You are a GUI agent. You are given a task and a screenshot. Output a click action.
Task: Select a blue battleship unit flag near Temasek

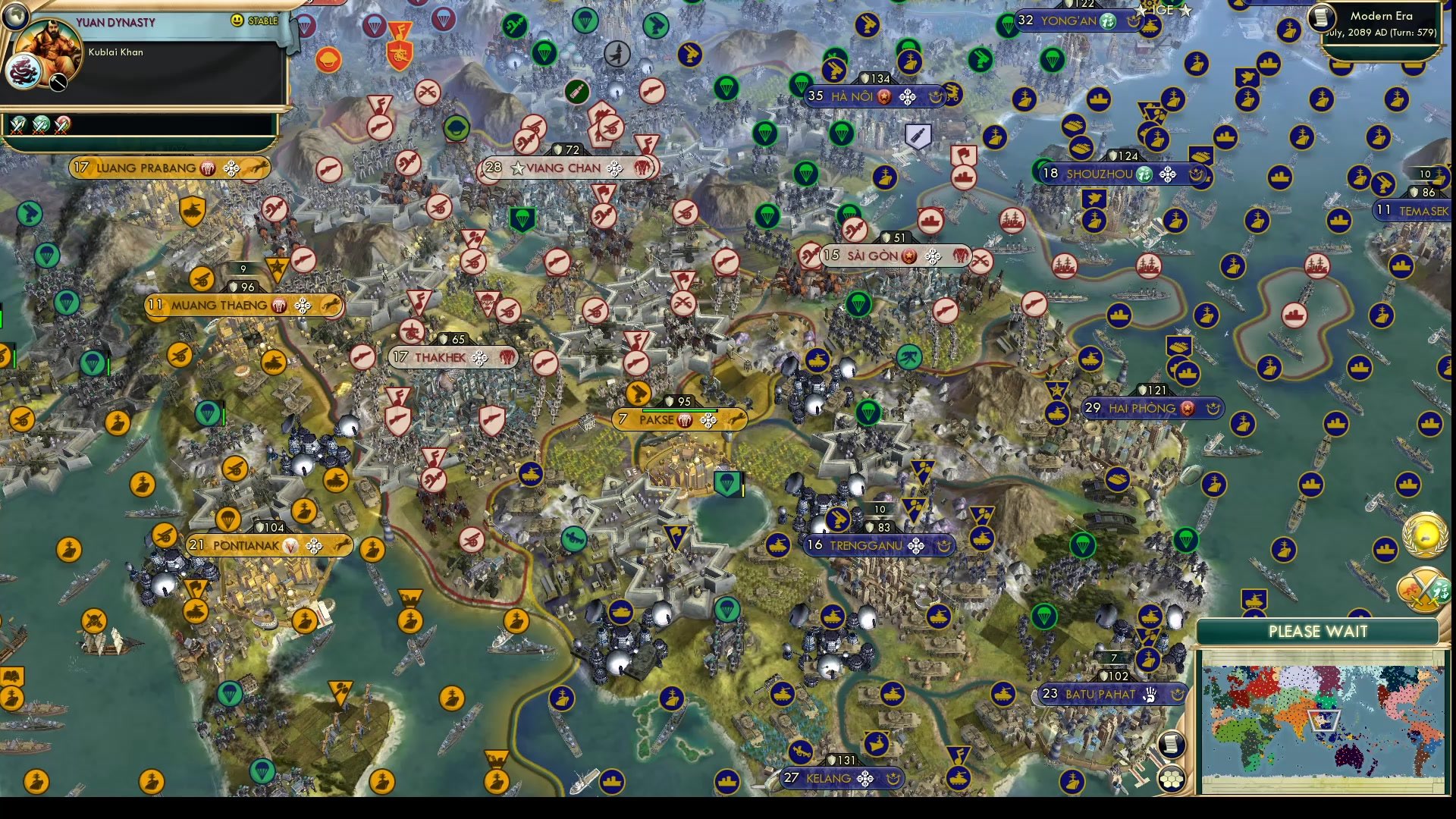tap(1338, 221)
